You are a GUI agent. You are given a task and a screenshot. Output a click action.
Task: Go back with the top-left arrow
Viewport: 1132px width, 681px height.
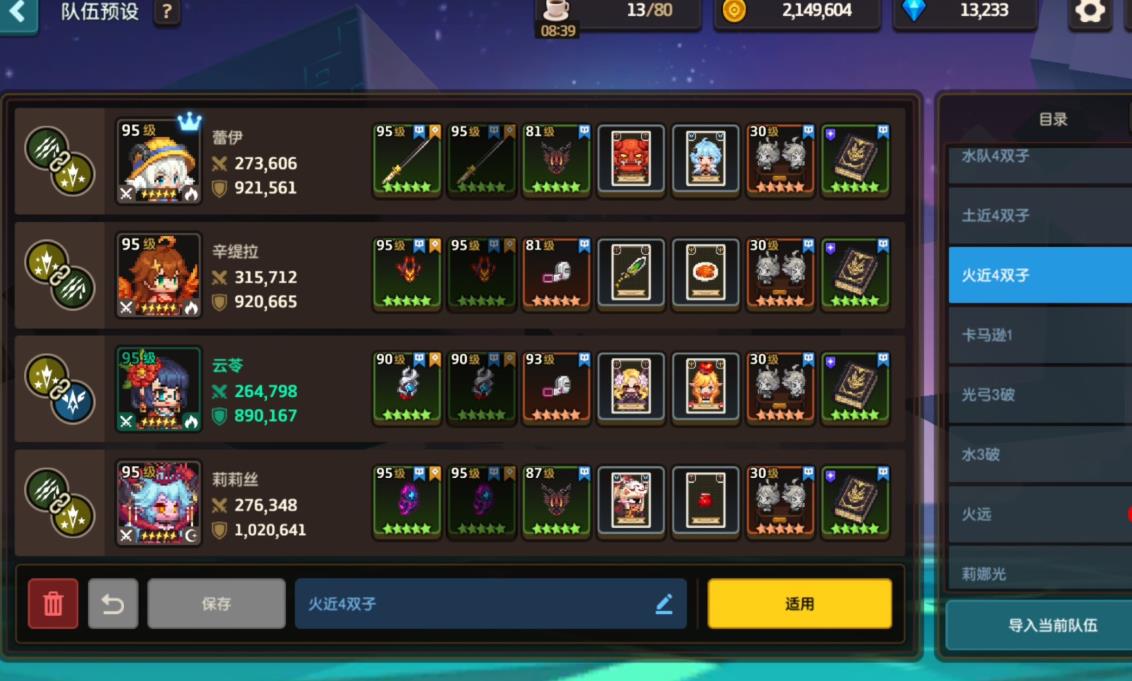point(17,13)
